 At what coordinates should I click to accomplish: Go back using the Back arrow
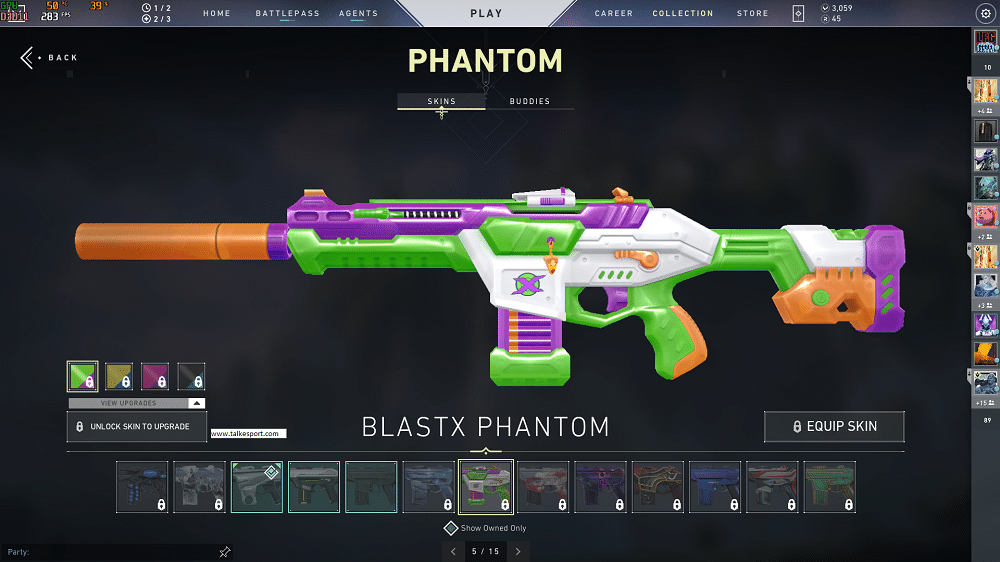point(48,58)
